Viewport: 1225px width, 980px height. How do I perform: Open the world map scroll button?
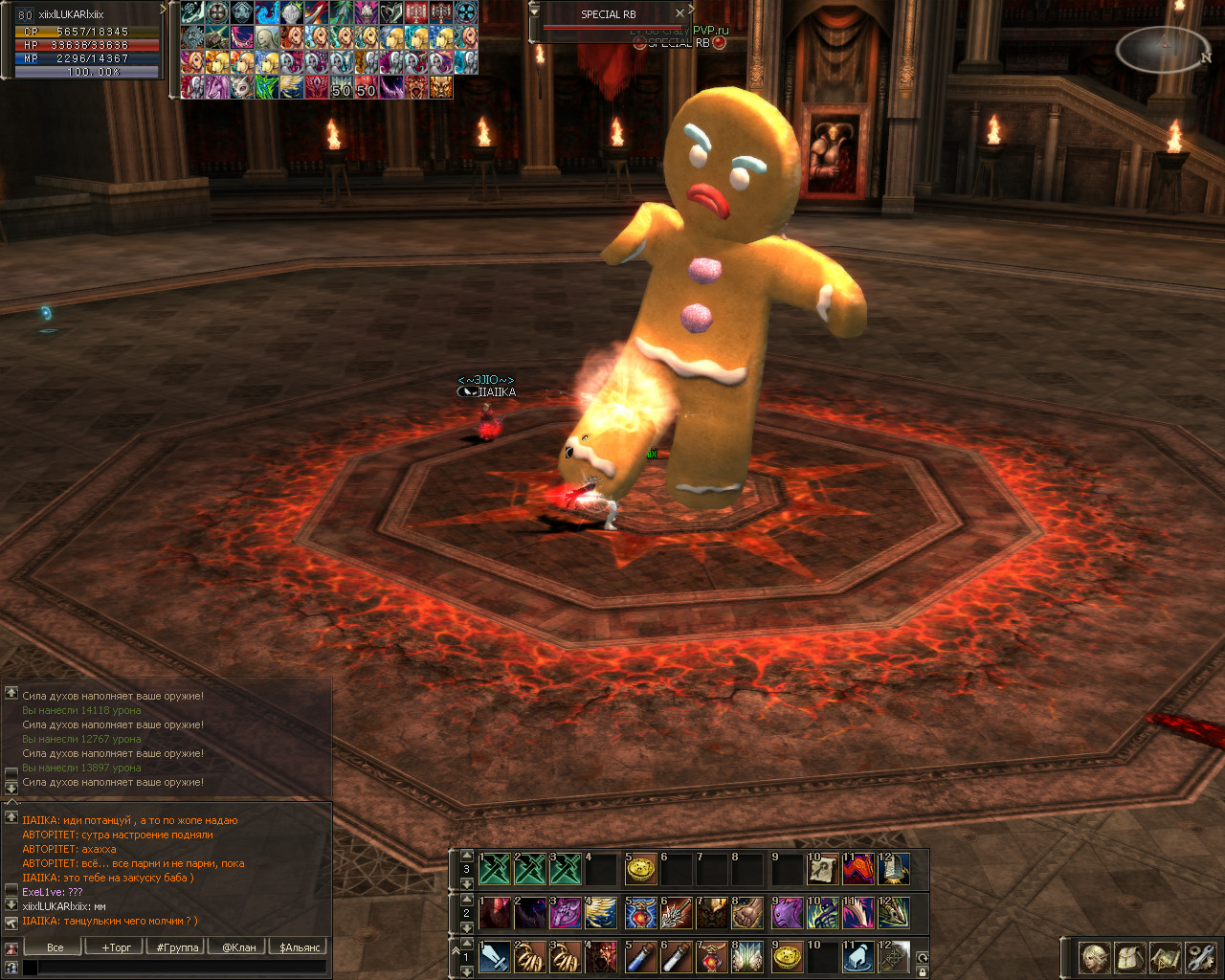tap(1165, 957)
